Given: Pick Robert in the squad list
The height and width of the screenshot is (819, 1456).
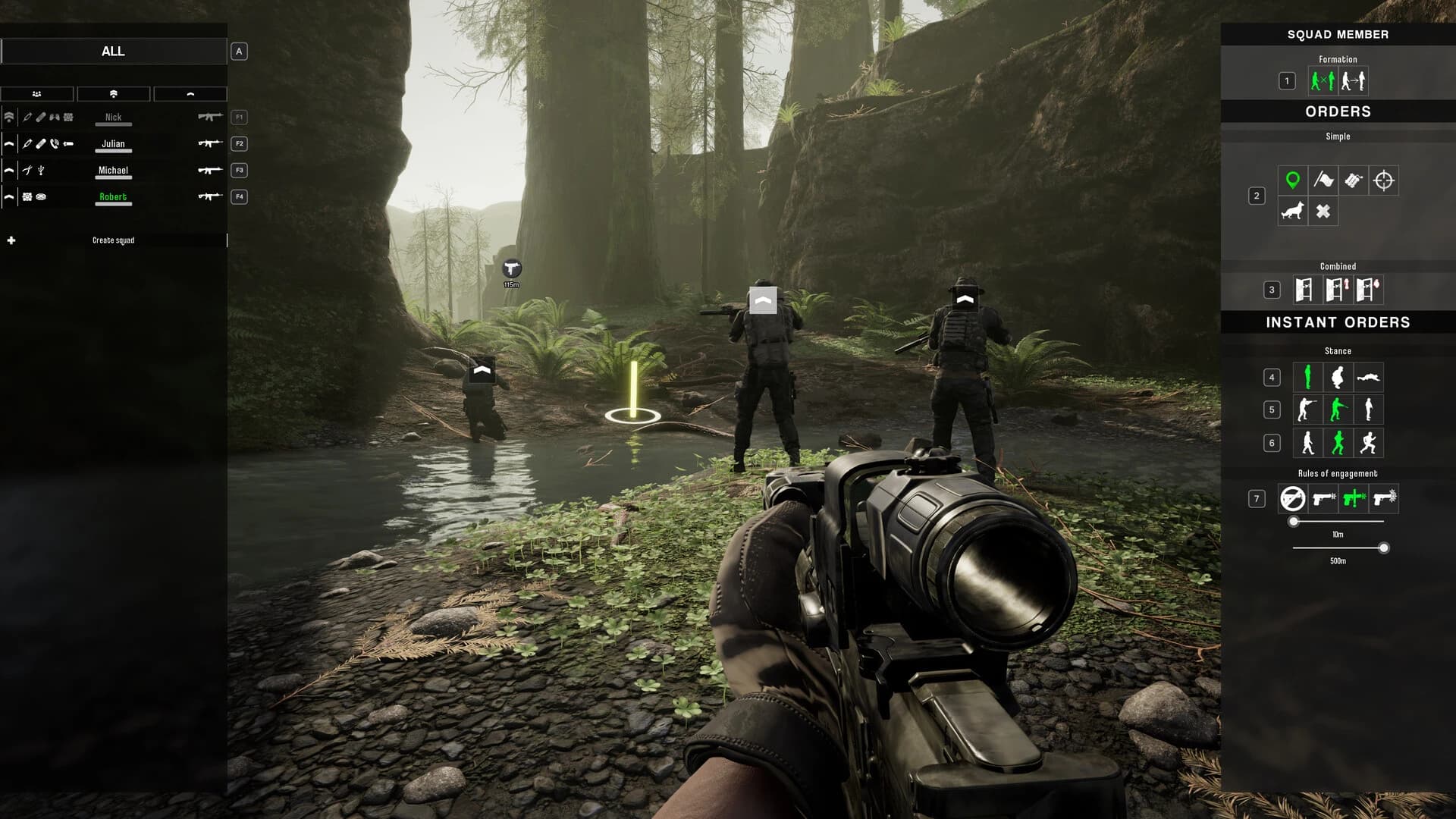Looking at the screenshot, I should click(113, 197).
